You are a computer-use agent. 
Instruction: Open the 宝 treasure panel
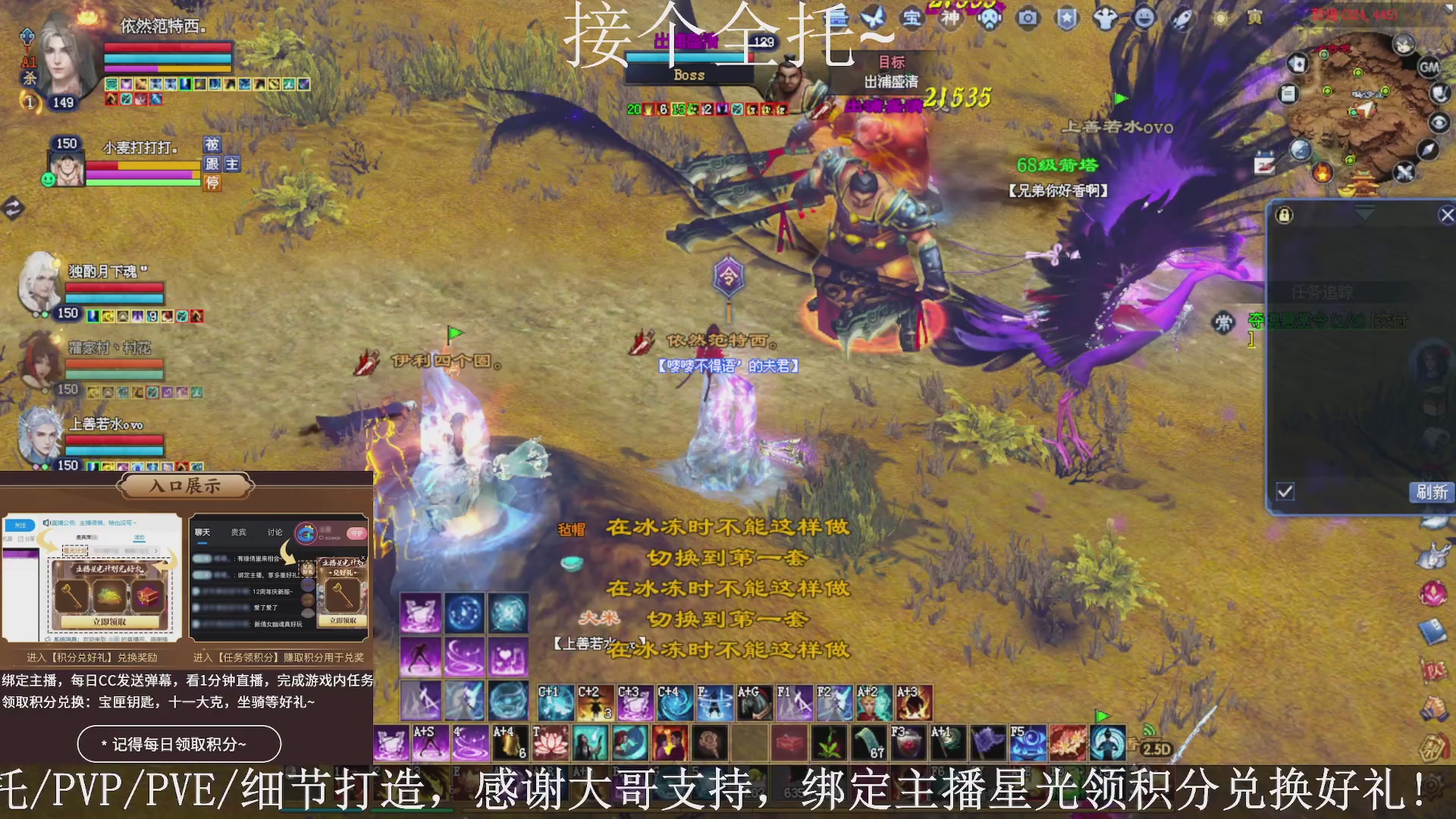tap(911, 19)
